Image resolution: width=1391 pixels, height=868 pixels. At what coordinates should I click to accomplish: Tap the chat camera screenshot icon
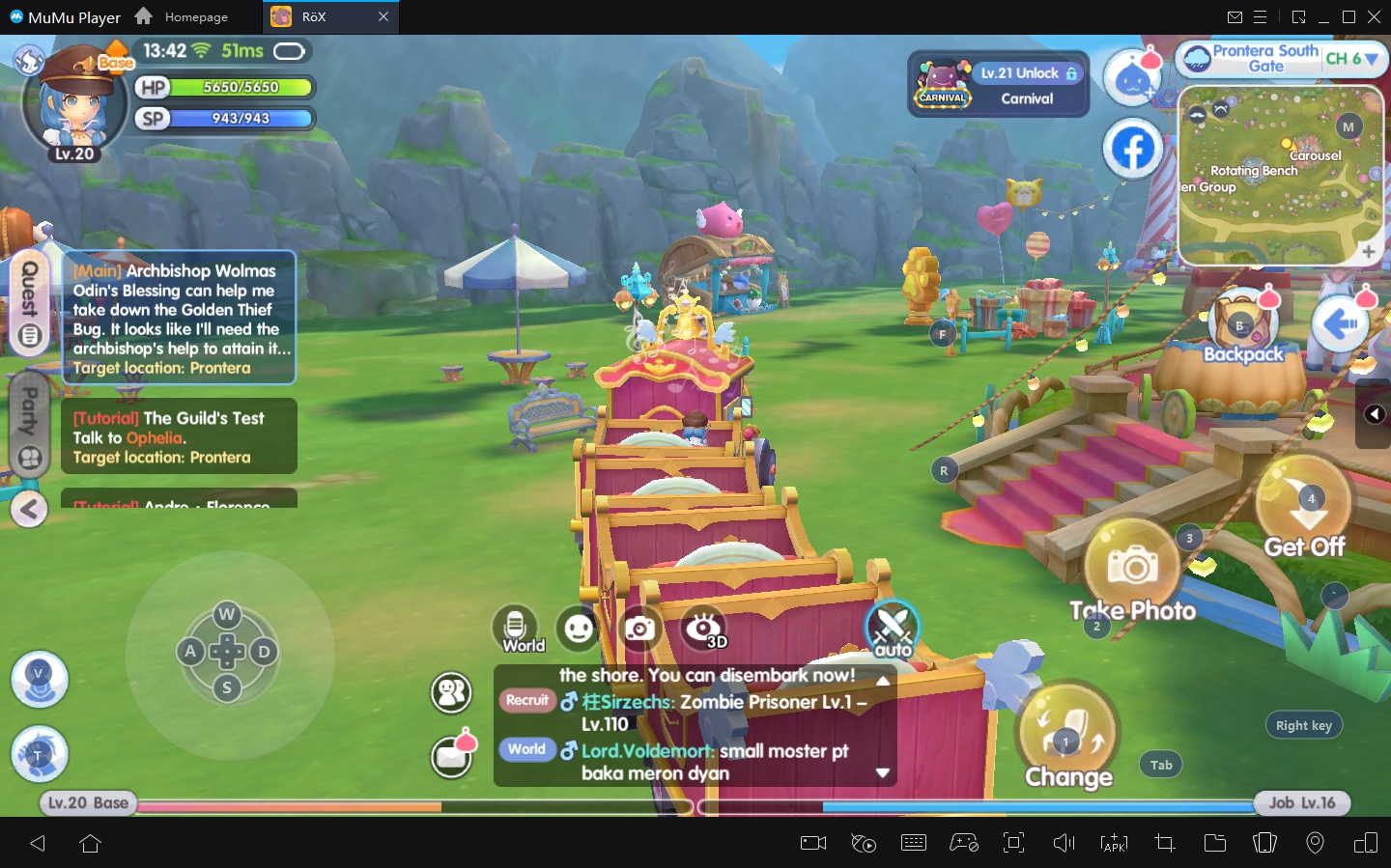(640, 630)
